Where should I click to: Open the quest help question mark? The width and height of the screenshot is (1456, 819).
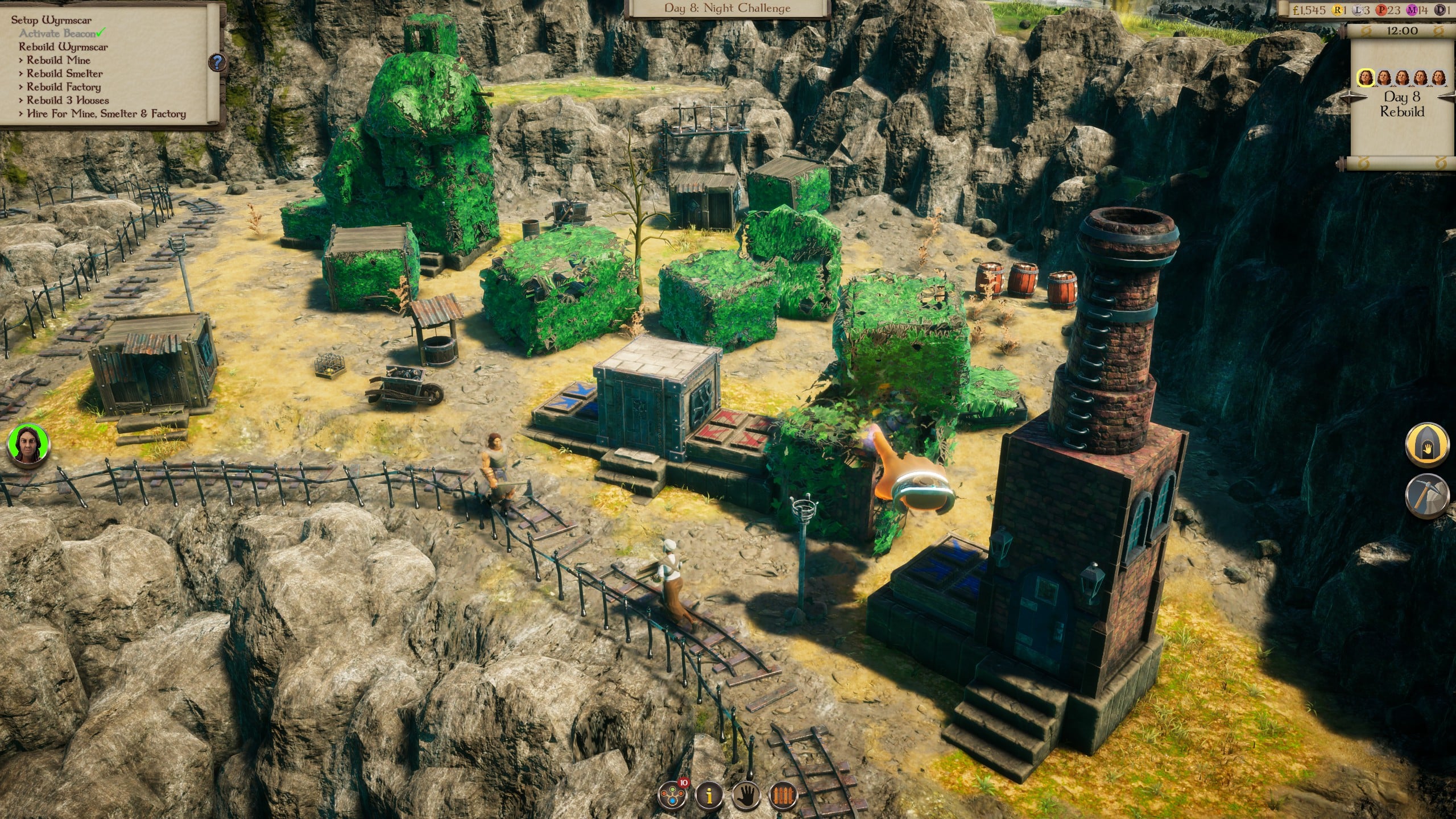[x=217, y=63]
